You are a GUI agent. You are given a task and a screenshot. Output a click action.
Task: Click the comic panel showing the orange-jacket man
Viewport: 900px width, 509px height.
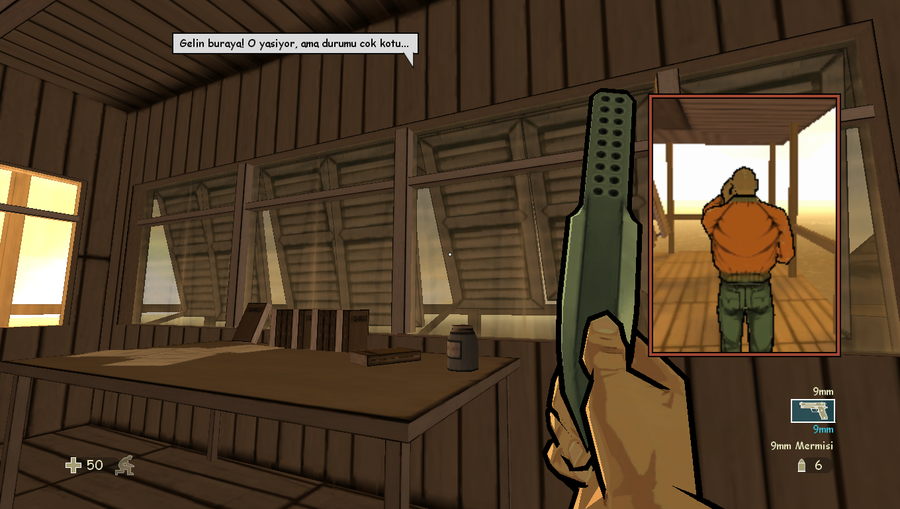744,225
